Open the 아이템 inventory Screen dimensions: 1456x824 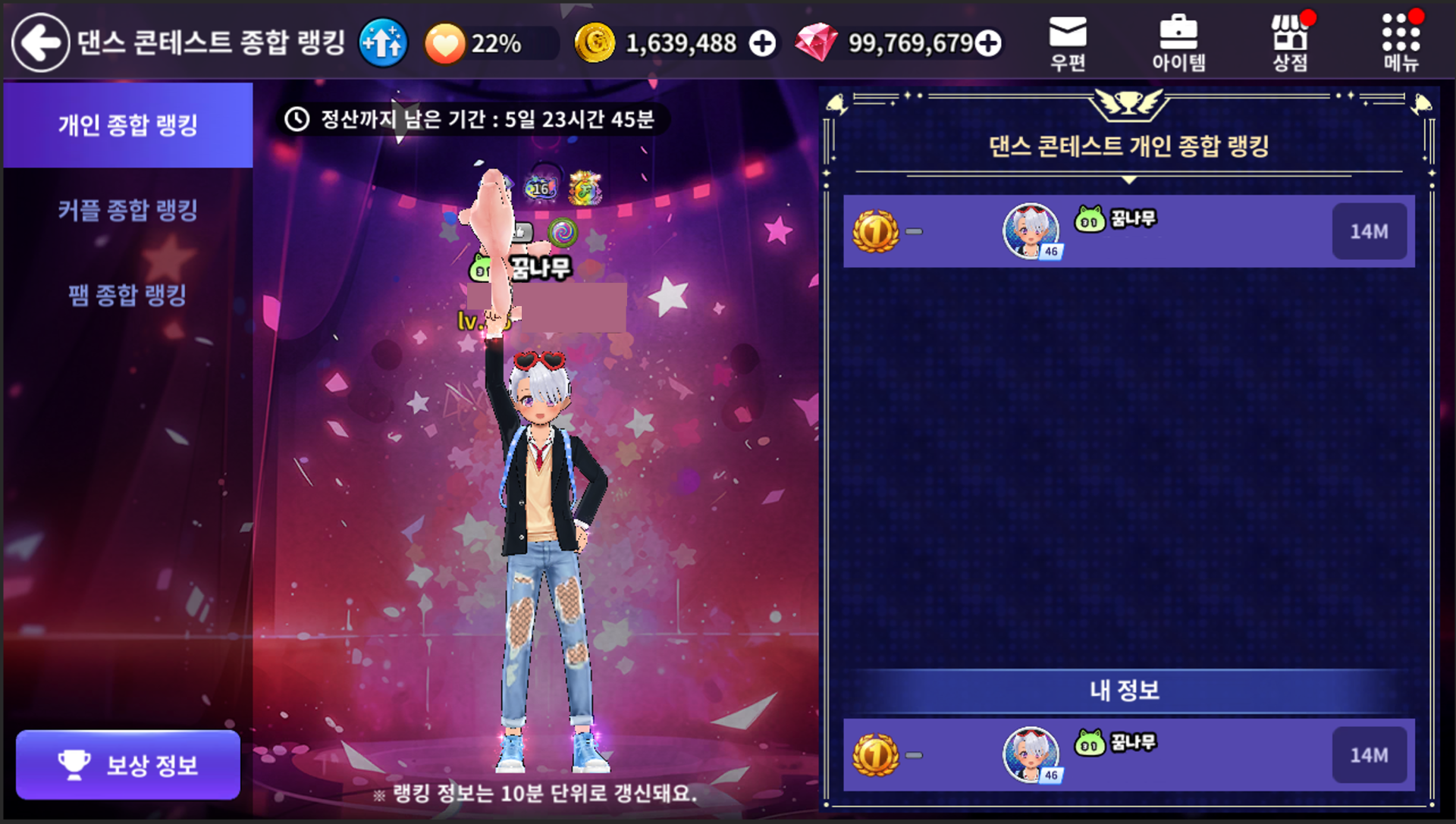(1178, 43)
